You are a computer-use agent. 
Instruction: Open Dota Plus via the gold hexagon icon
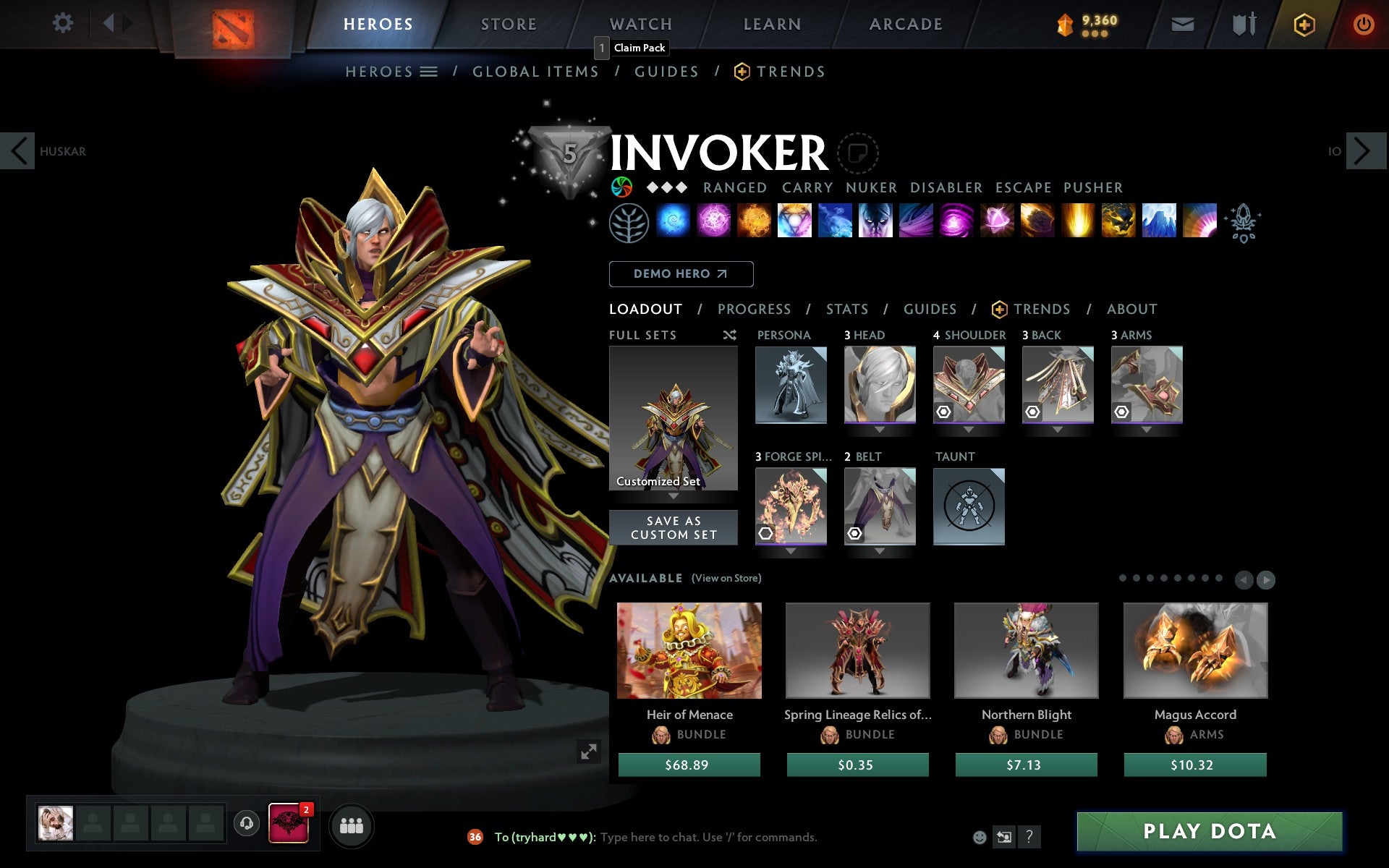(x=1304, y=23)
